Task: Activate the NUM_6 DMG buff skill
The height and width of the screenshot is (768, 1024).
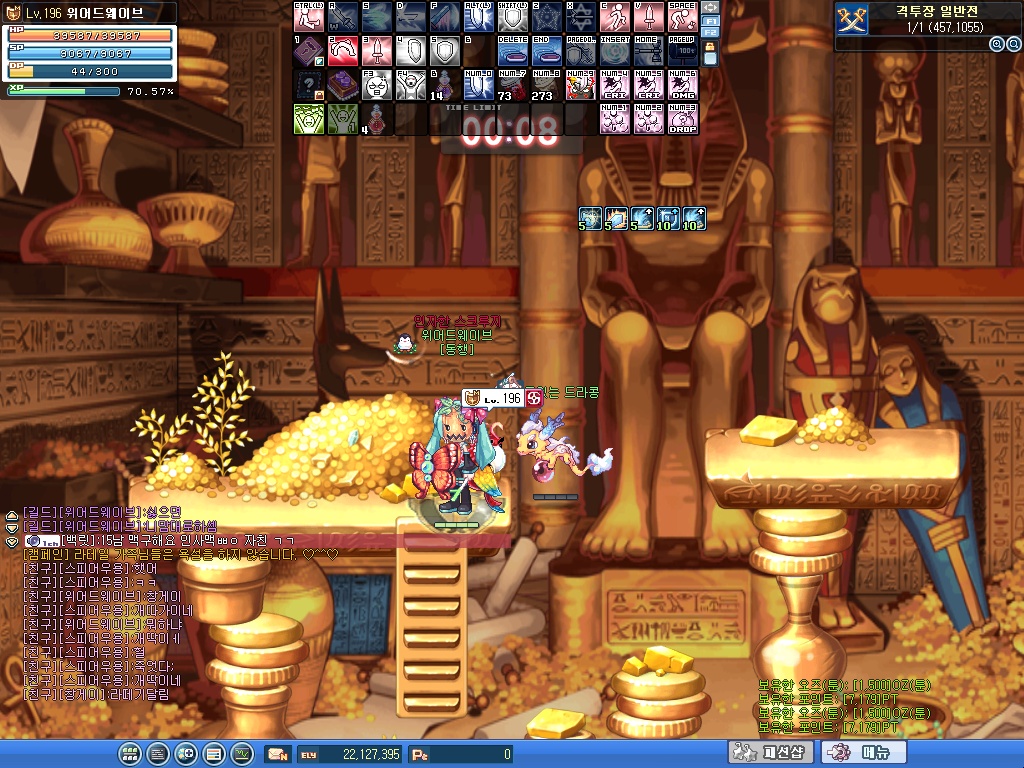Action: pyautogui.click(x=682, y=85)
